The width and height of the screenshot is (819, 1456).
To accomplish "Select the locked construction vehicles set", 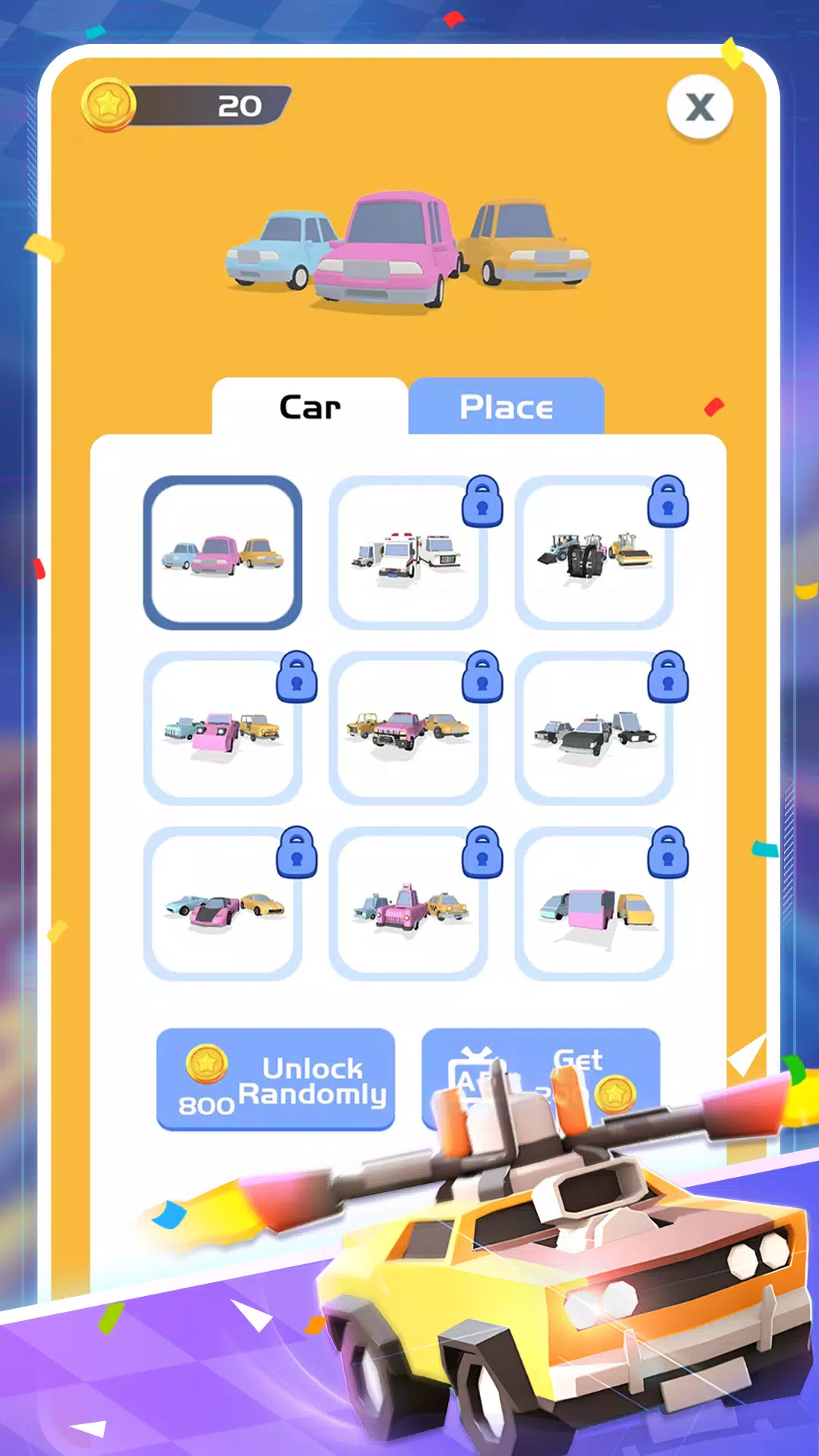I will [594, 553].
